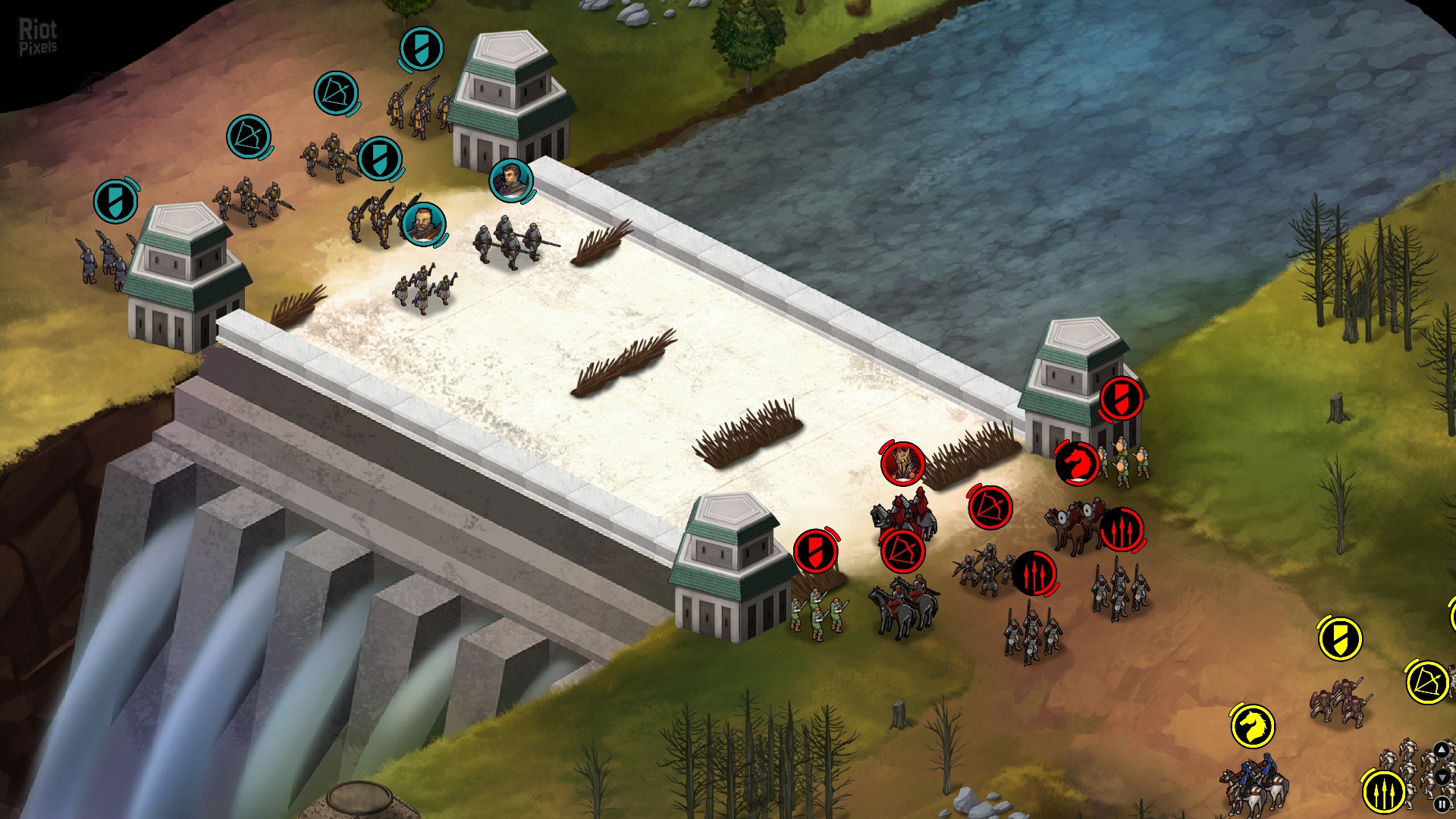Click the up arrow speed button
Screen dimensions: 1456x819
1442,751
